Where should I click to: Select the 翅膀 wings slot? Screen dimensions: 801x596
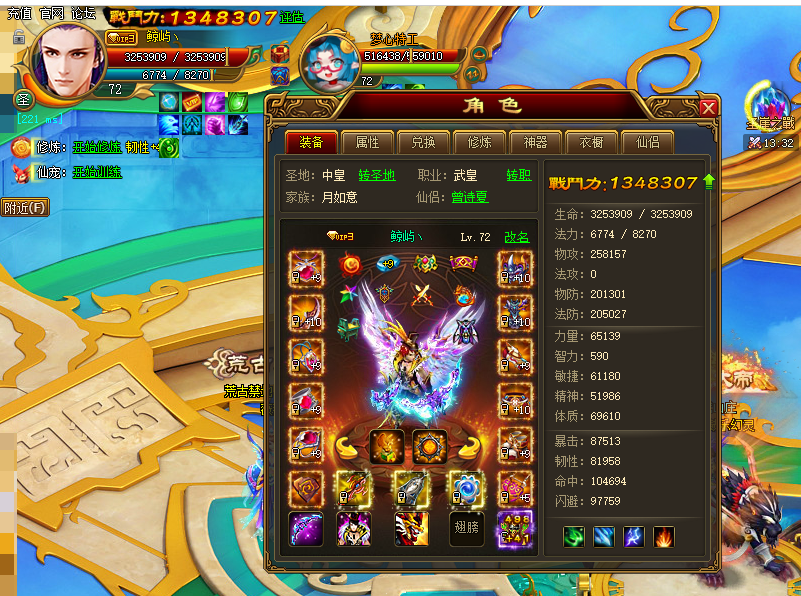[x=467, y=528]
